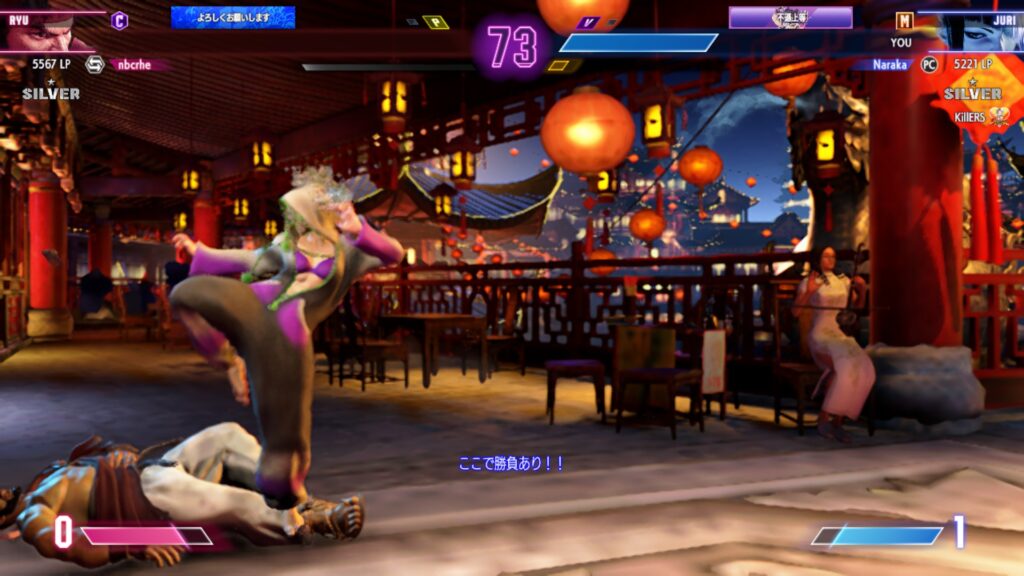The width and height of the screenshot is (1024, 576).
Task: Click the orange M control type badge
Action: (904, 20)
